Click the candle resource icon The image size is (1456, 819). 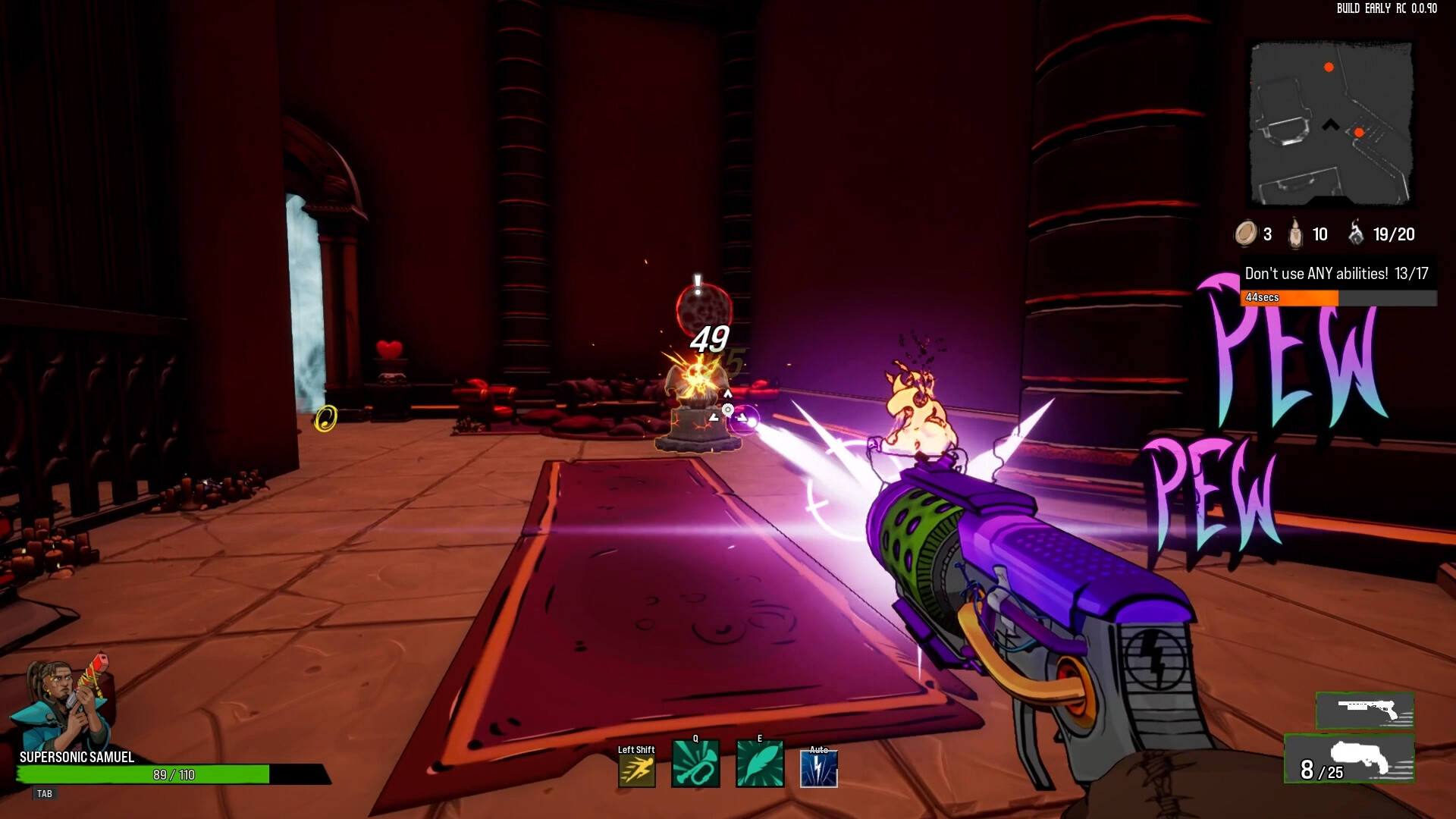pos(1296,234)
